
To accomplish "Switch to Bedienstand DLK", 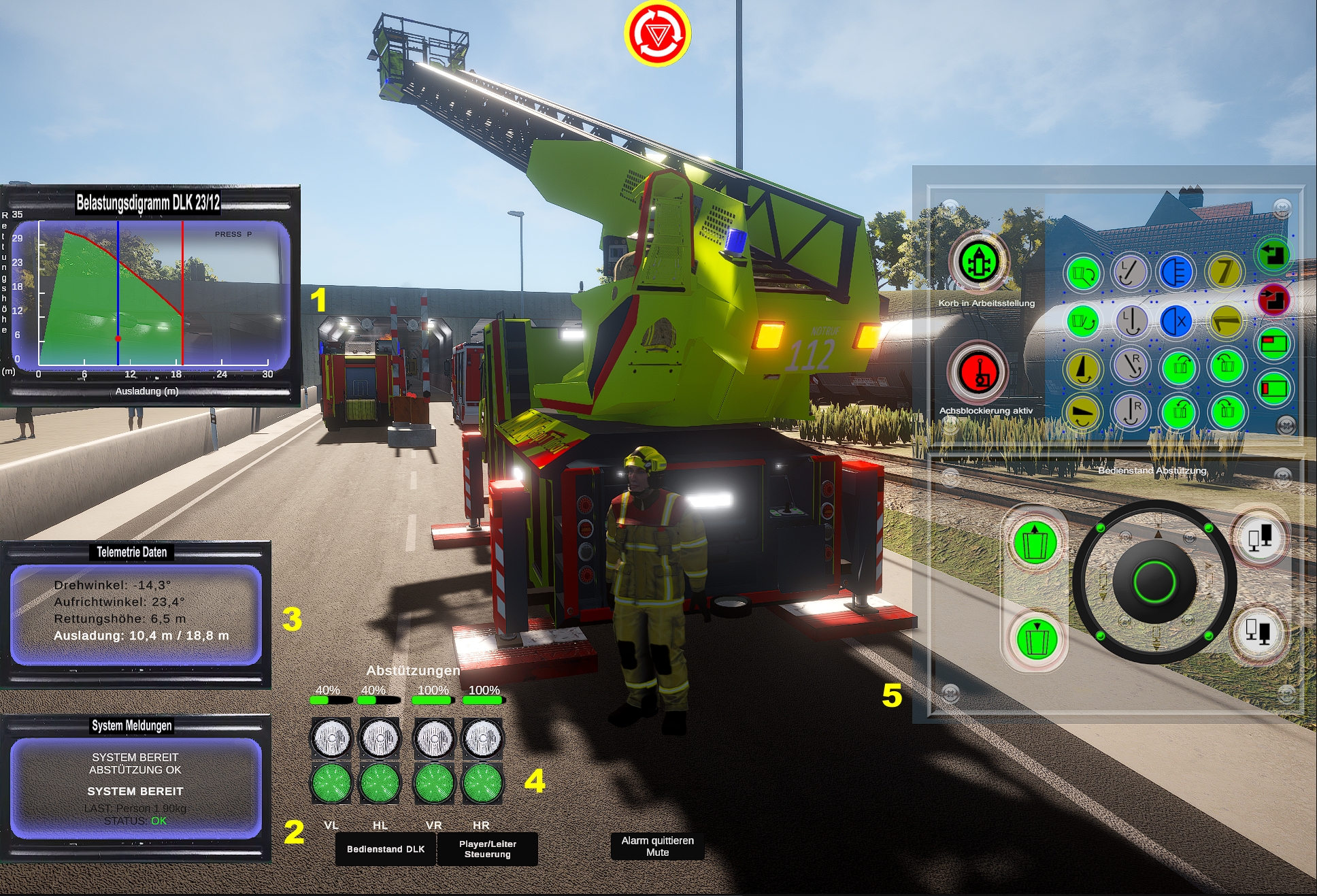I will point(385,848).
